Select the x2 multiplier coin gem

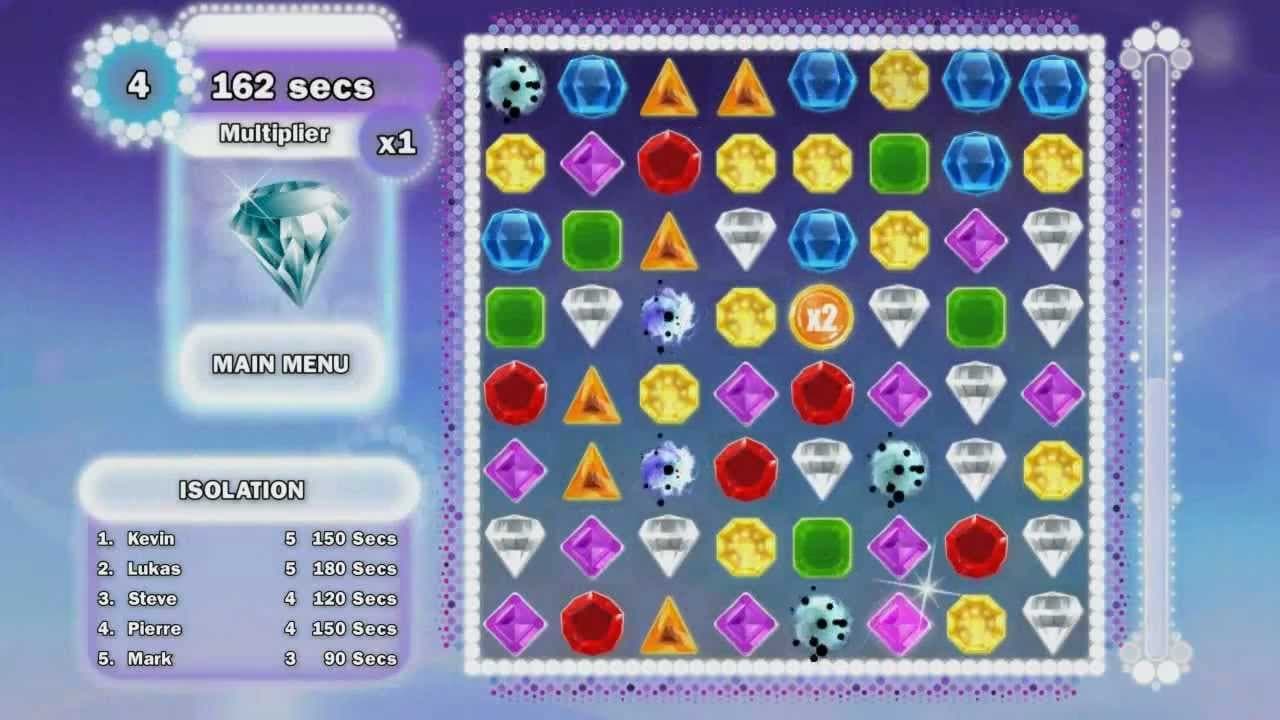click(822, 320)
